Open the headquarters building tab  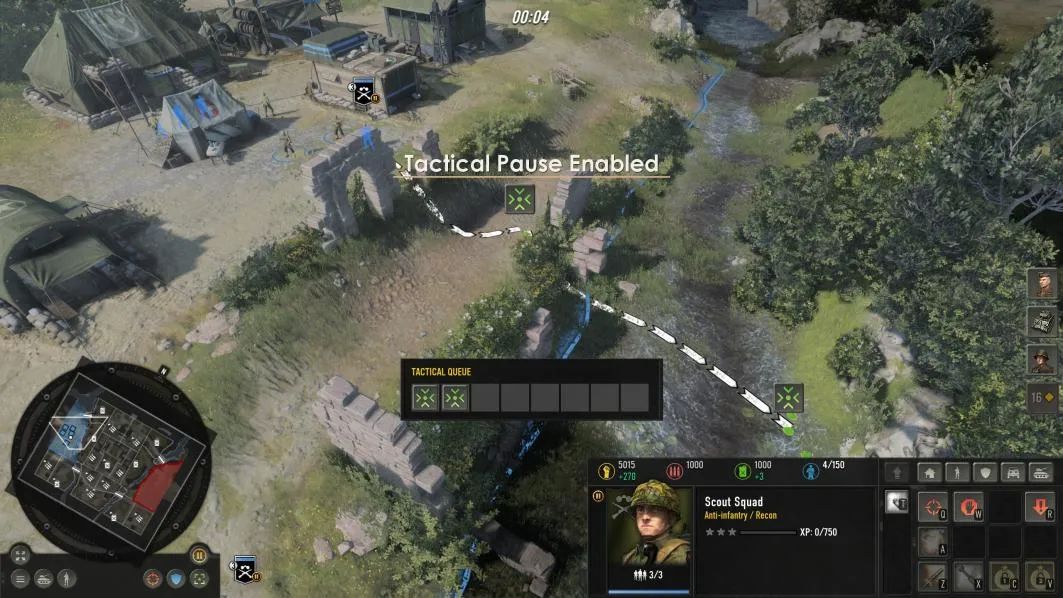click(929, 473)
